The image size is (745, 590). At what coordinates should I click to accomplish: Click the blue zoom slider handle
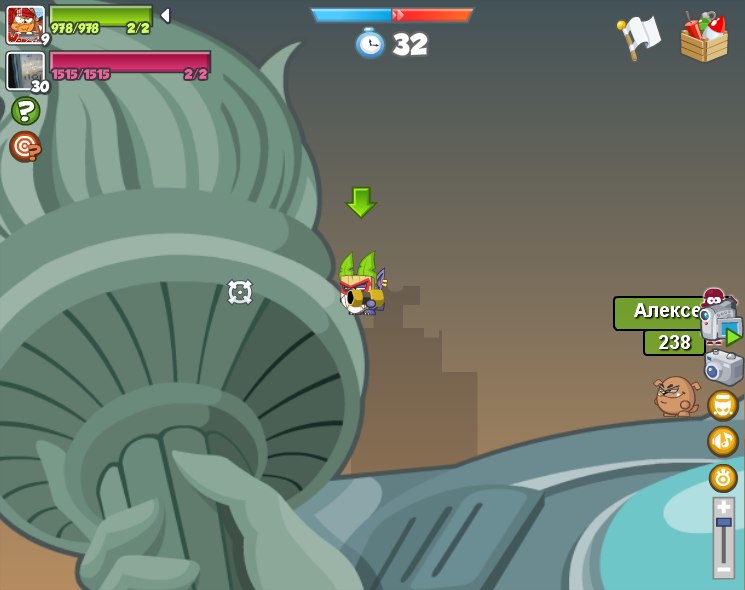click(x=723, y=522)
